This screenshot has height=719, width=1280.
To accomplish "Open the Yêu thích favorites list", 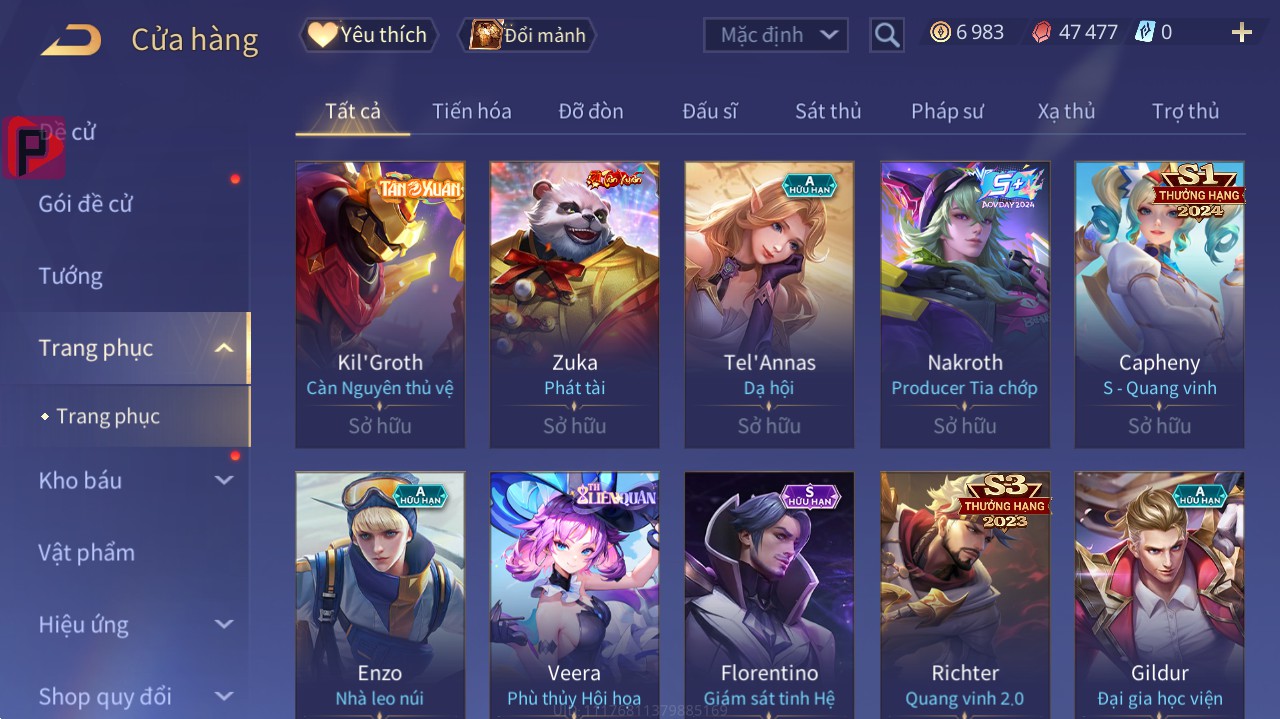I will point(367,35).
